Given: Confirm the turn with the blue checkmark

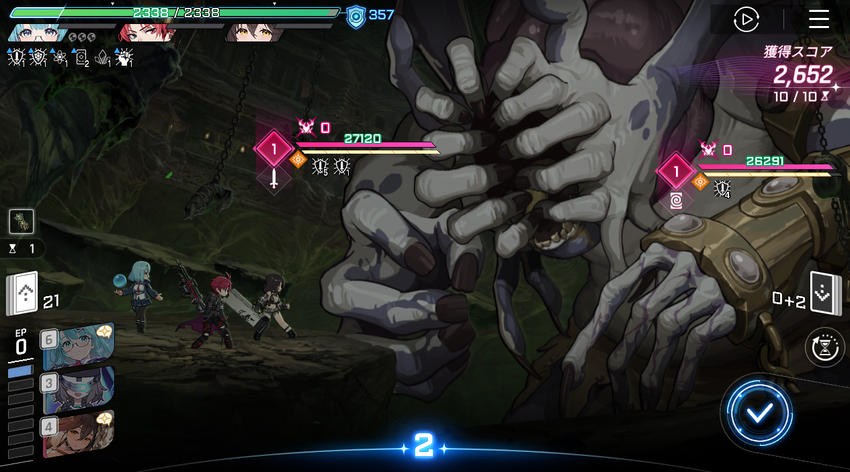Looking at the screenshot, I should (761, 411).
